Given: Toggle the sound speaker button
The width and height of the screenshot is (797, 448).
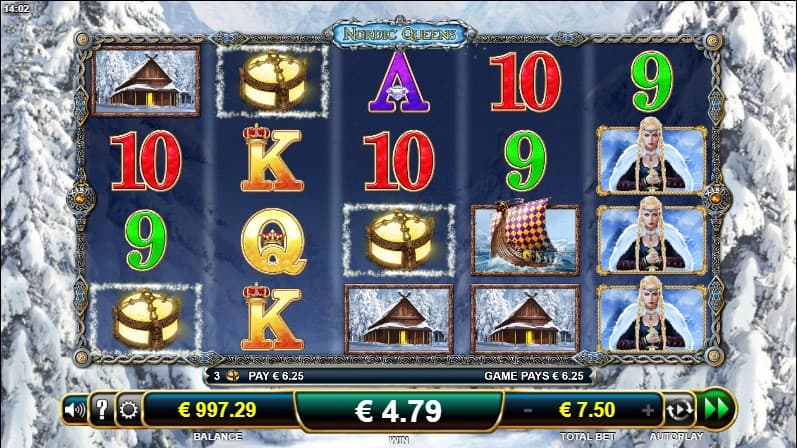Looking at the screenshot, I should (74, 409).
